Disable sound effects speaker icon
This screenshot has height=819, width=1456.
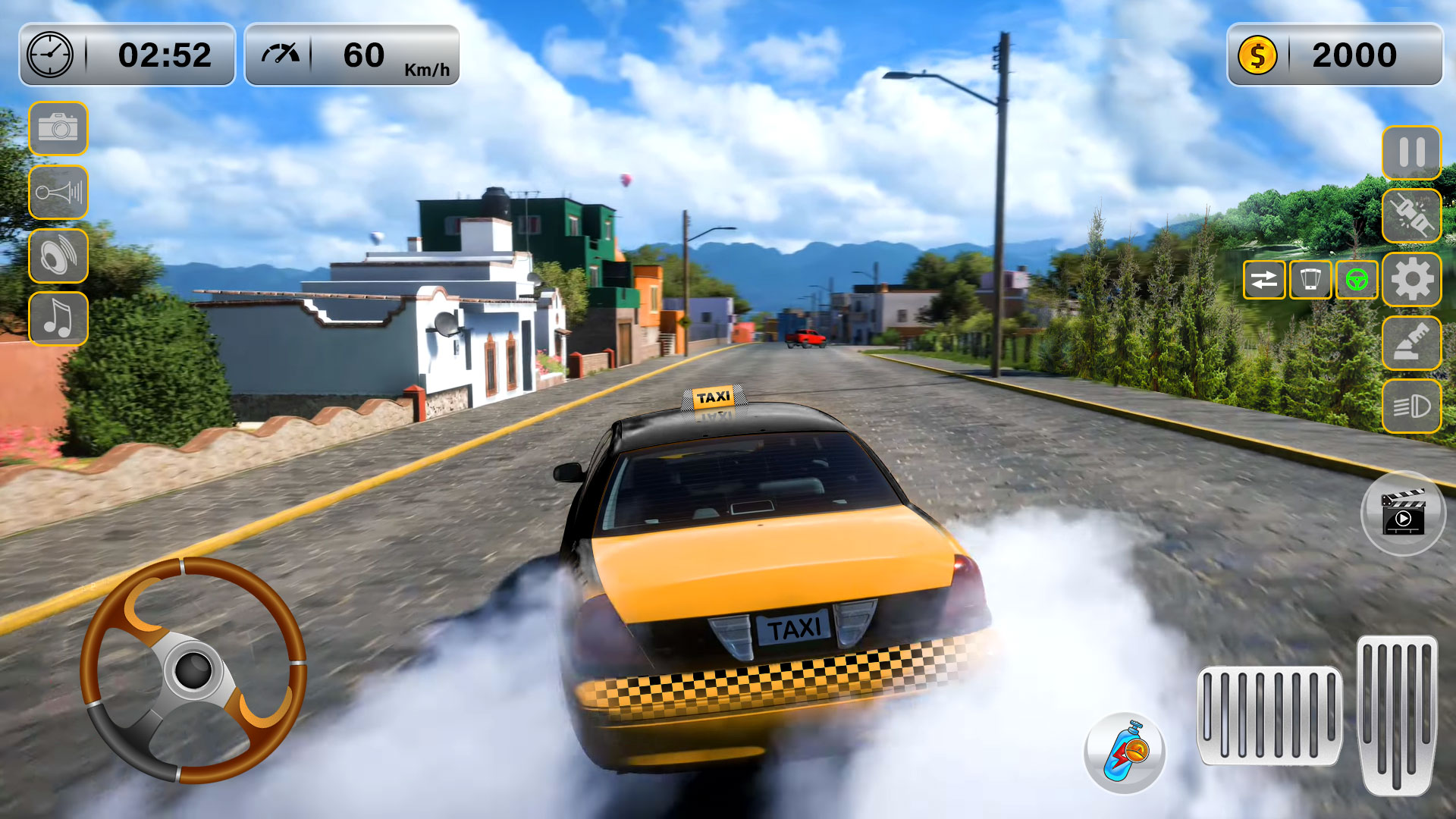pyautogui.click(x=58, y=256)
